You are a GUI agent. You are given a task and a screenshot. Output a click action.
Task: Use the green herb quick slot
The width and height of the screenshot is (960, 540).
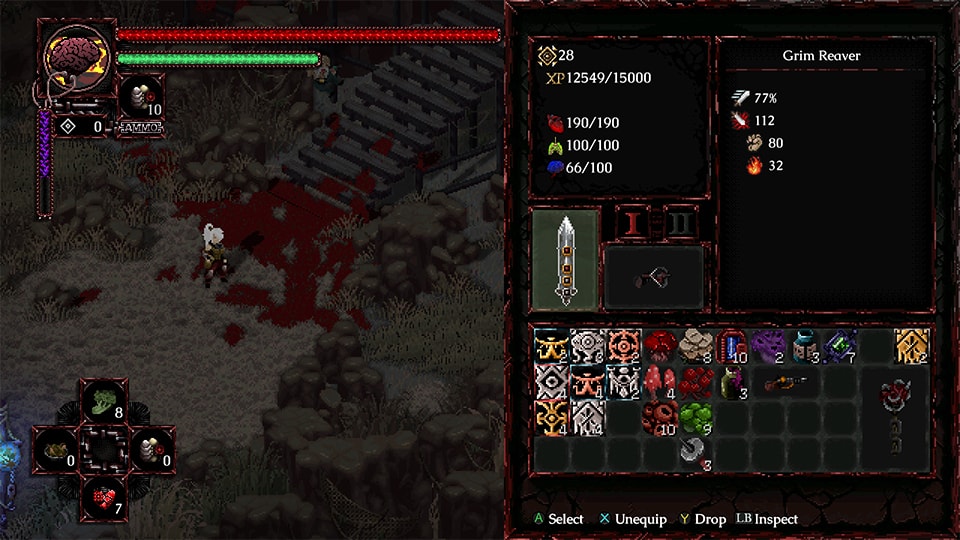click(103, 401)
